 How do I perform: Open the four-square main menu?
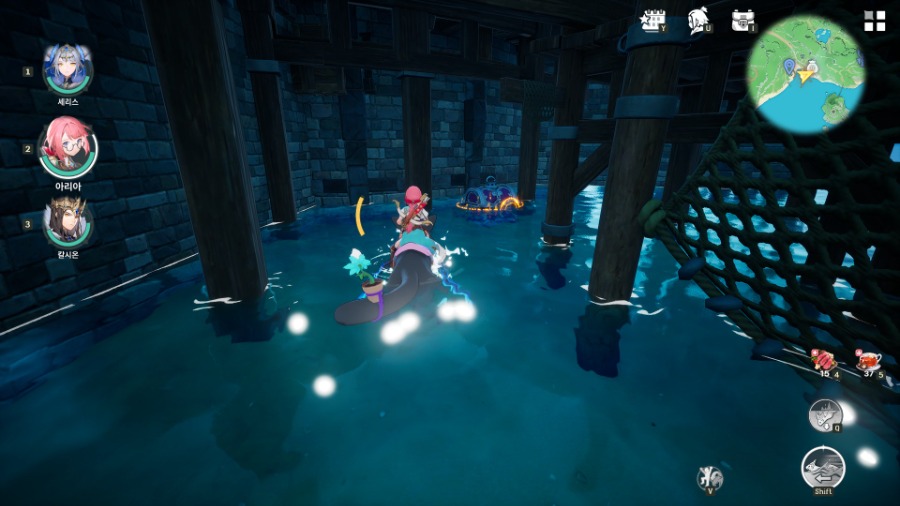874,22
